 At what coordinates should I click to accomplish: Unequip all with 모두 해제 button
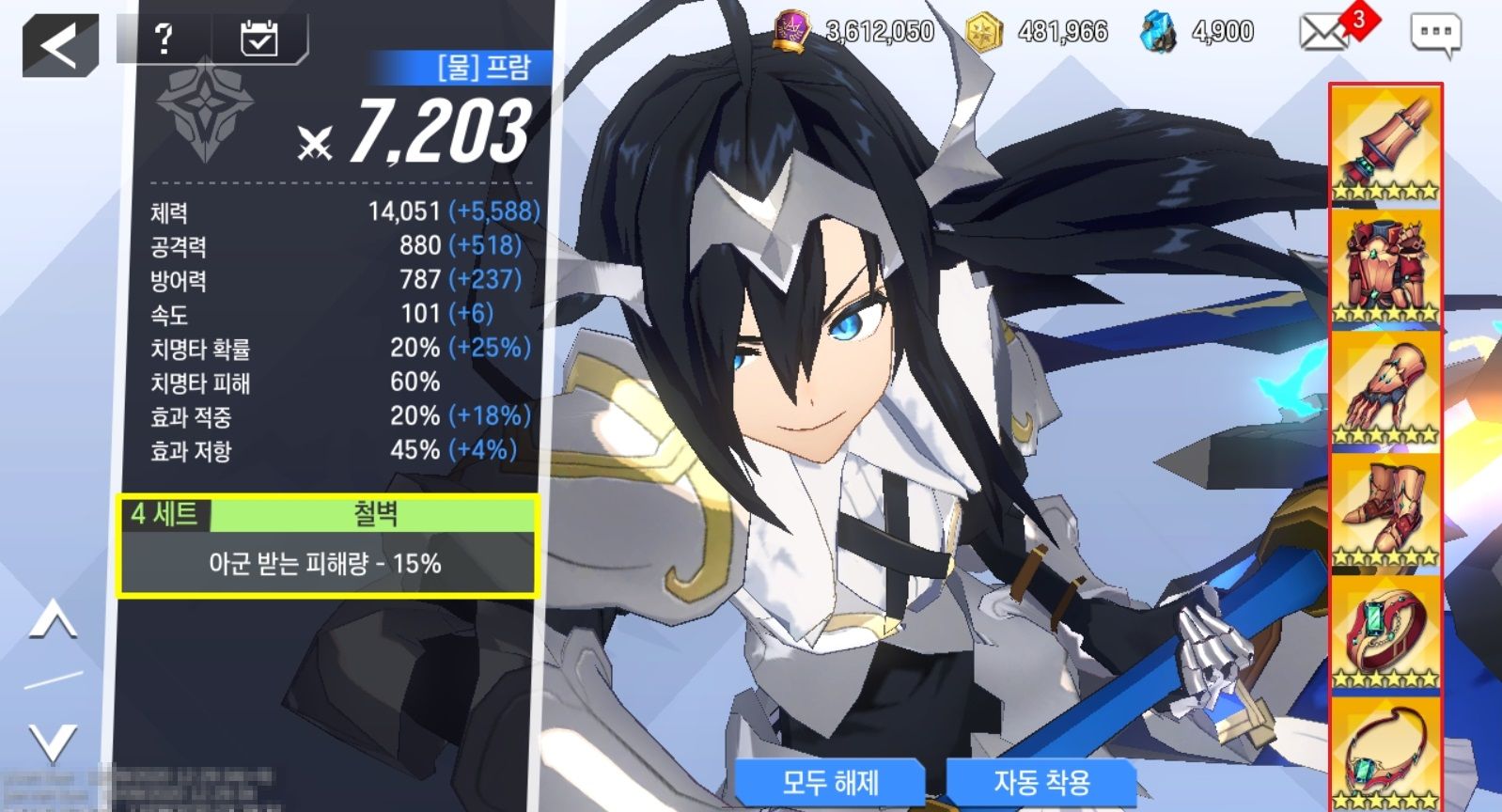tap(830, 782)
